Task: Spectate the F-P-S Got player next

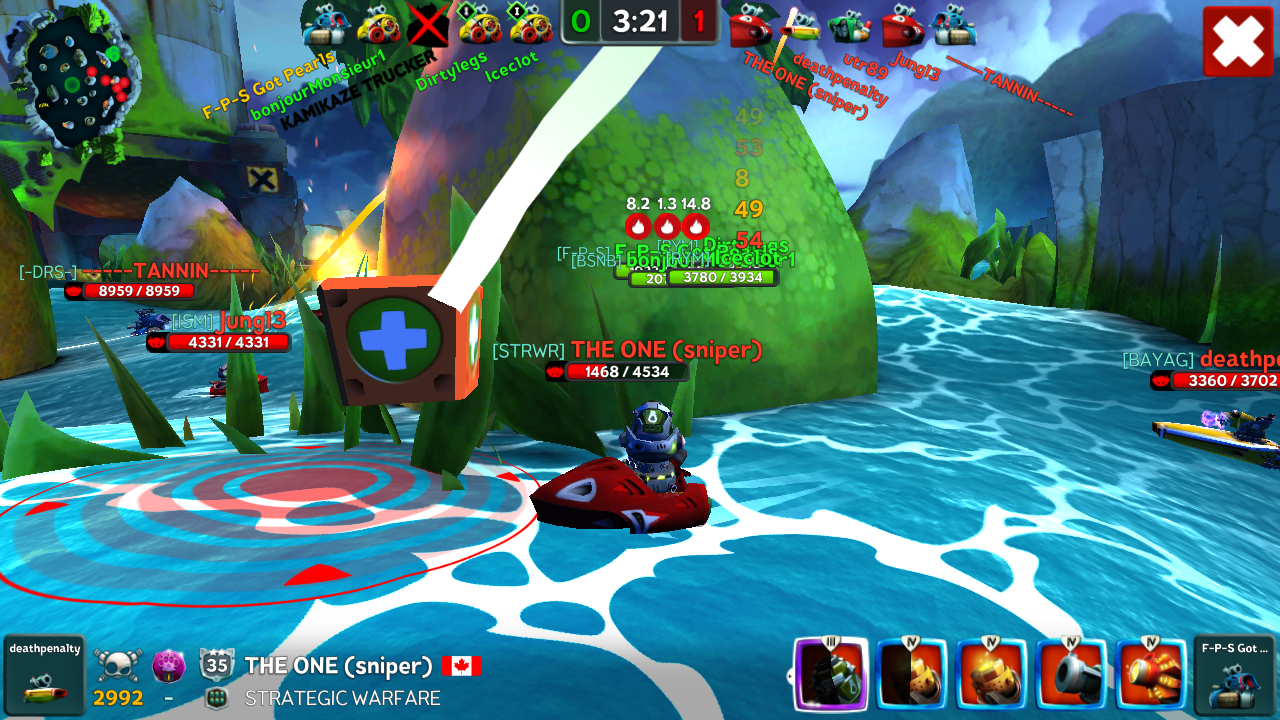Action: (x=1234, y=675)
